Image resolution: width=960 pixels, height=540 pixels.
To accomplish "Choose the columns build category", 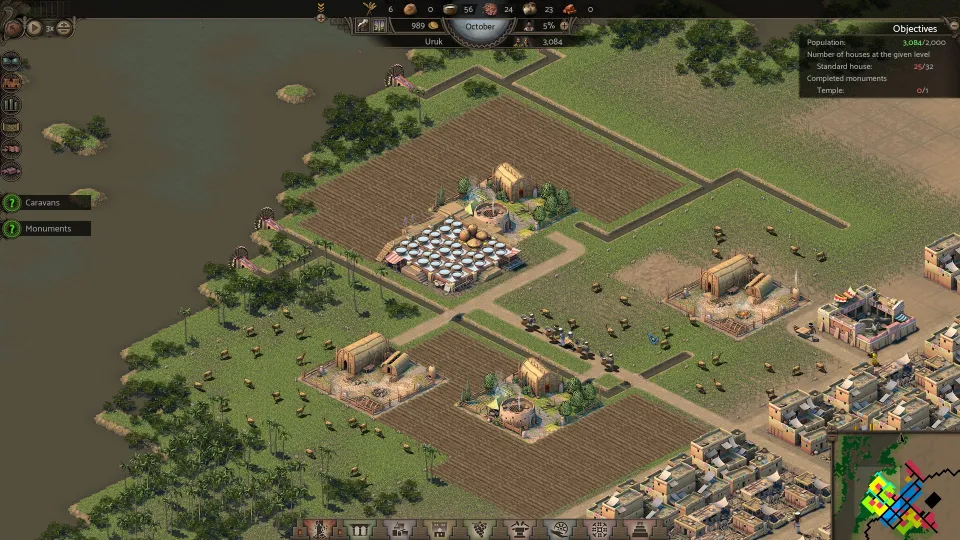I will pyautogui.click(x=359, y=530).
